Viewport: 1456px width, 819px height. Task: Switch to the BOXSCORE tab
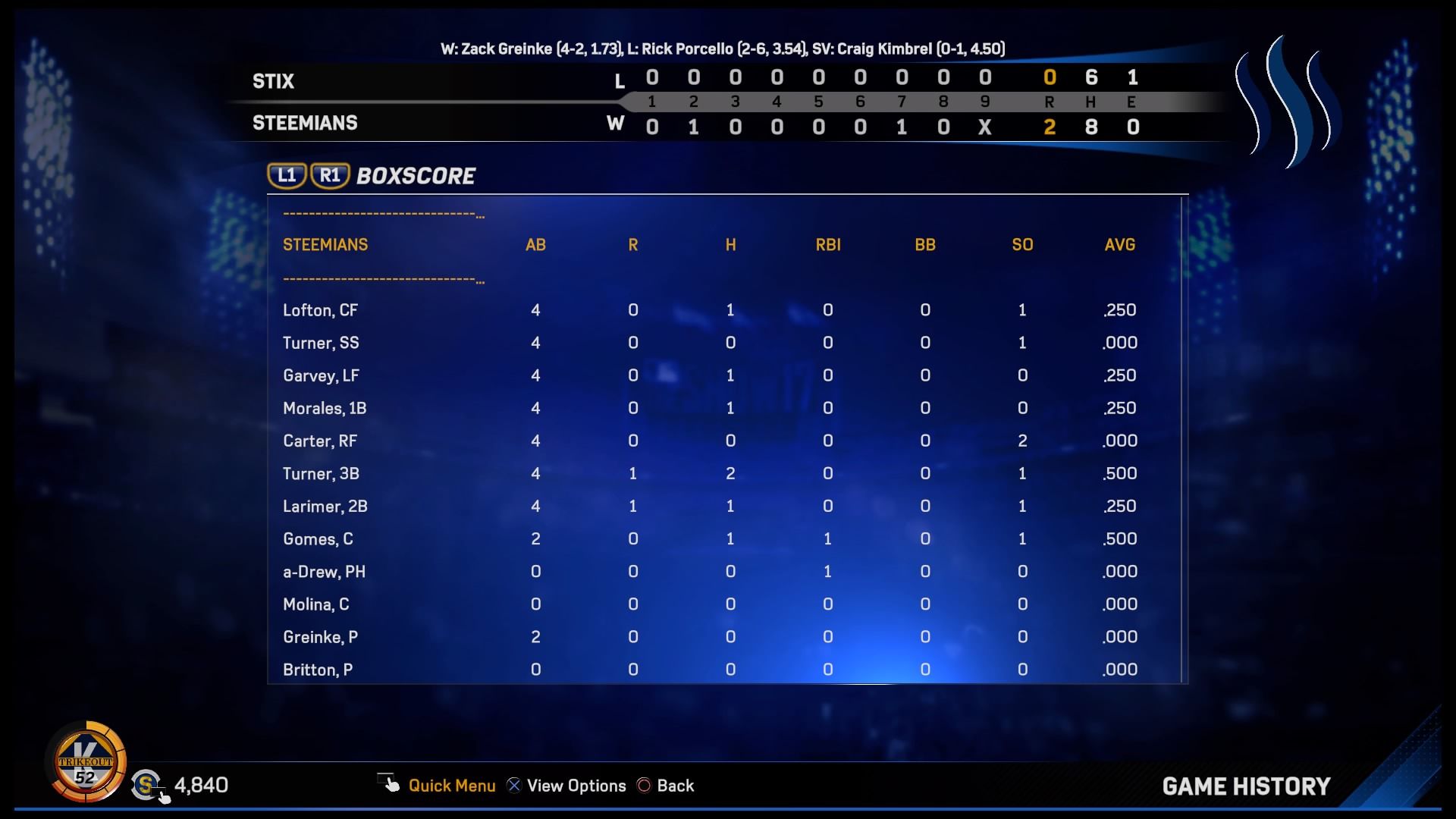415,175
